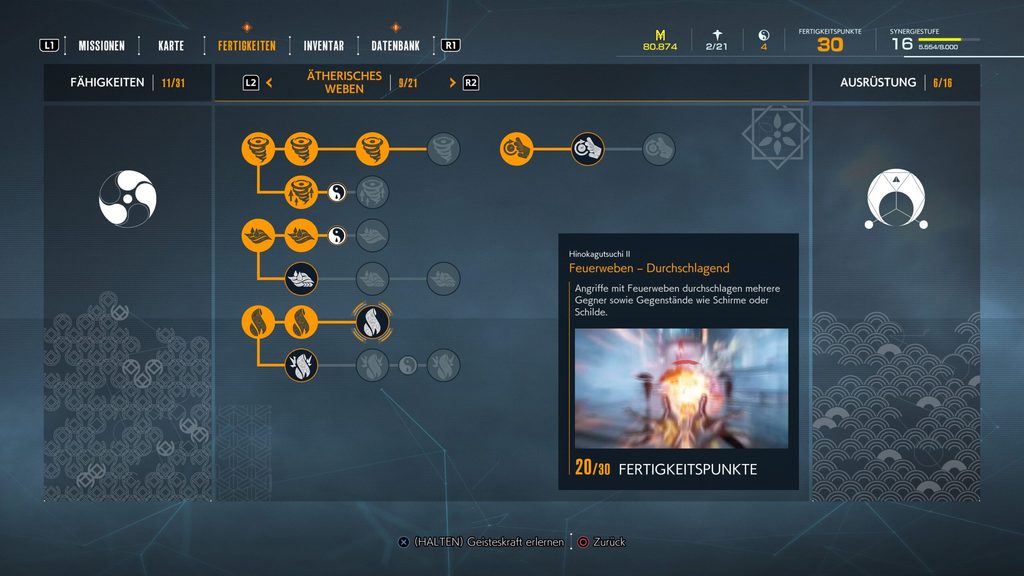Select the Ätherisches Weben category header
Screen dimensions: 1024x576
pos(344,83)
